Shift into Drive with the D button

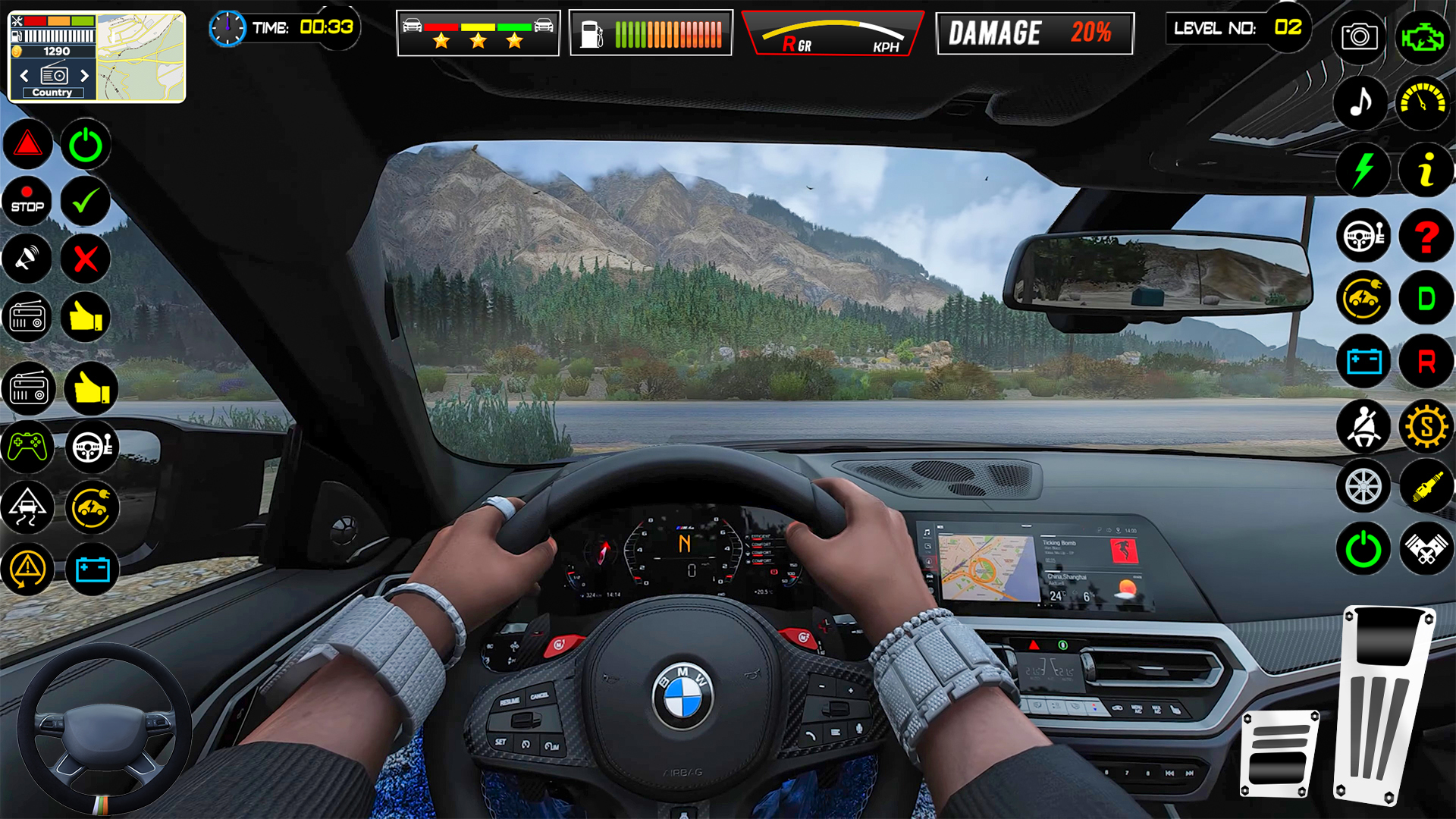(x=1426, y=299)
